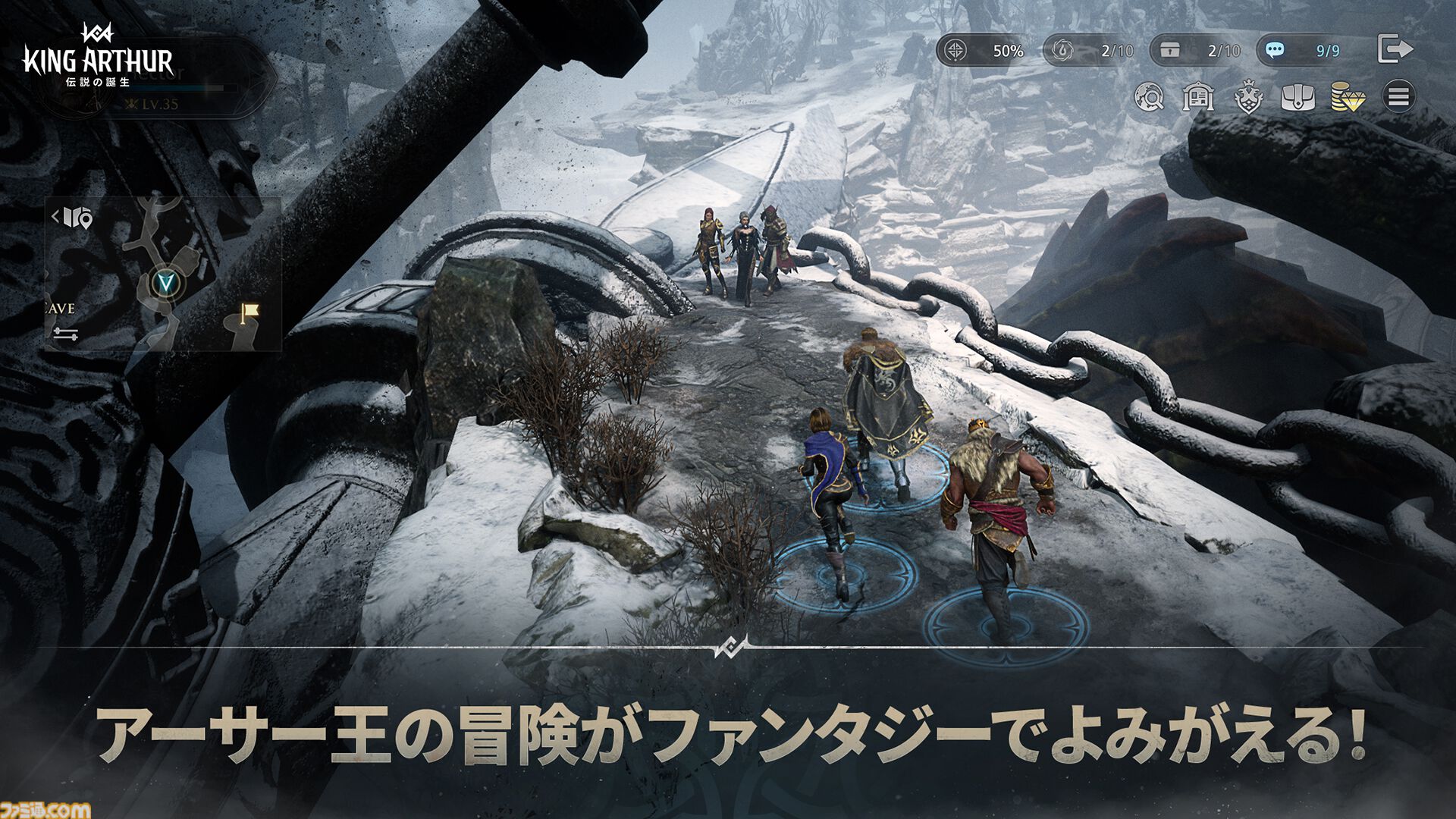Open the coin and gem shop icon
The height and width of the screenshot is (819, 1456).
click(1349, 98)
